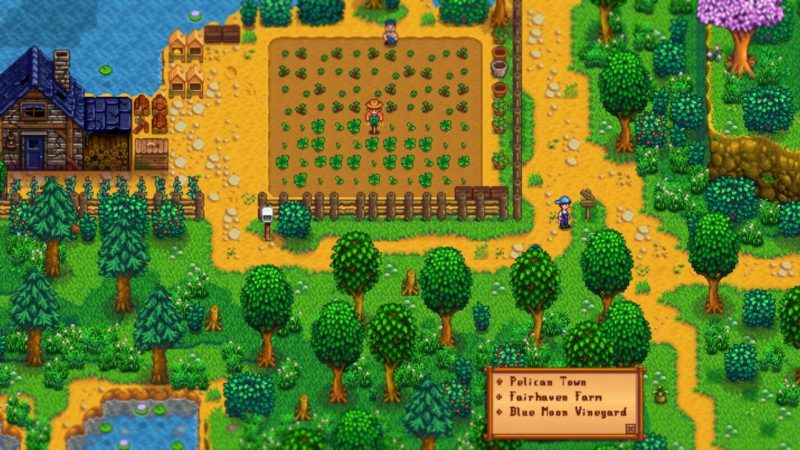Viewport: 800px width, 450px height.
Task: Close the sign panel with the X button
Action: 629,428
